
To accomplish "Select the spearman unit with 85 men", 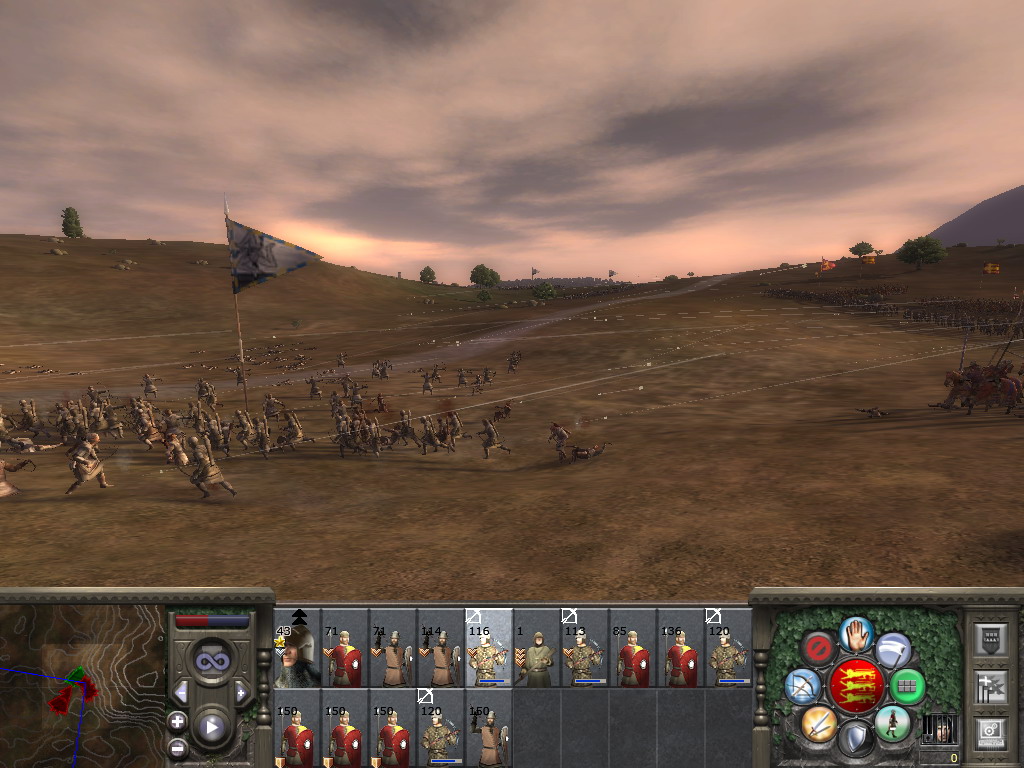I will (633, 657).
